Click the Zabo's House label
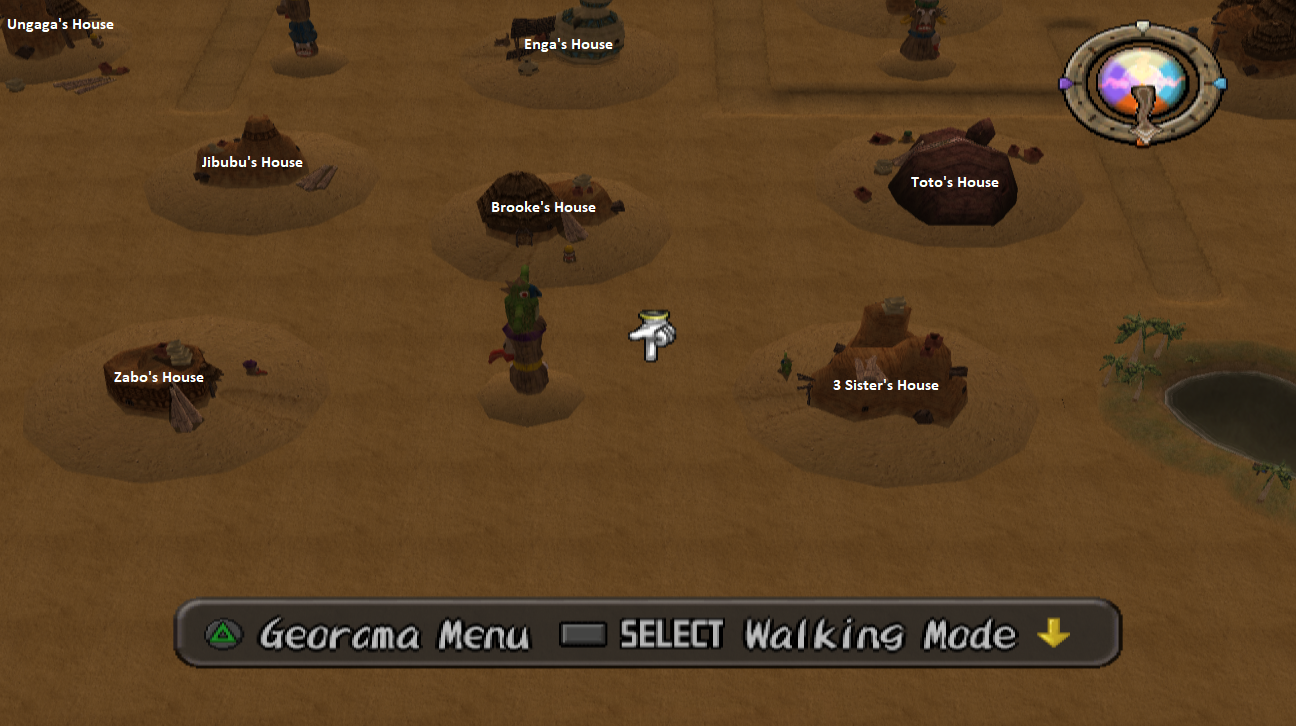The height and width of the screenshot is (726, 1296). (159, 377)
